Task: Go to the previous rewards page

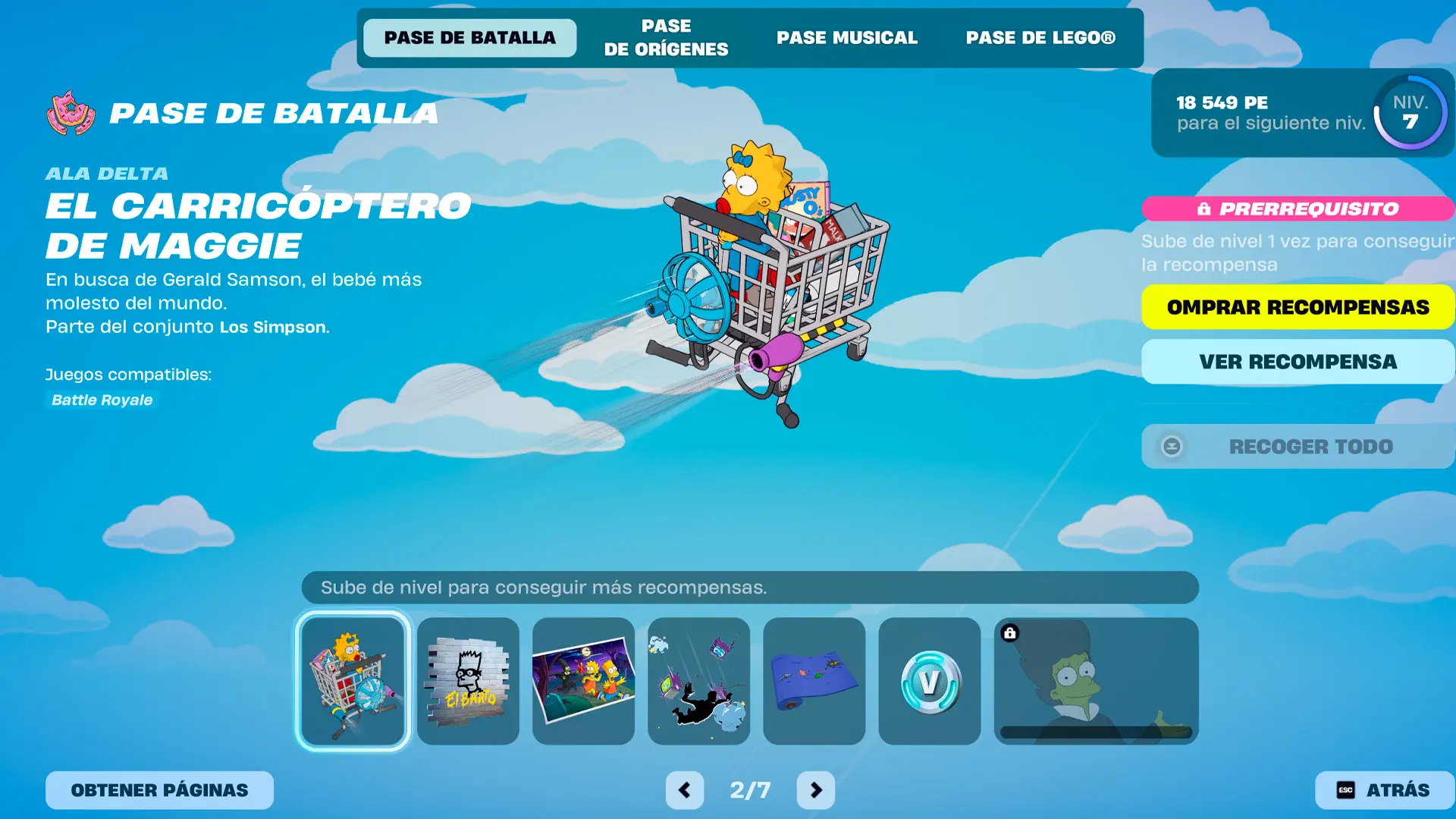Action: point(684,790)
